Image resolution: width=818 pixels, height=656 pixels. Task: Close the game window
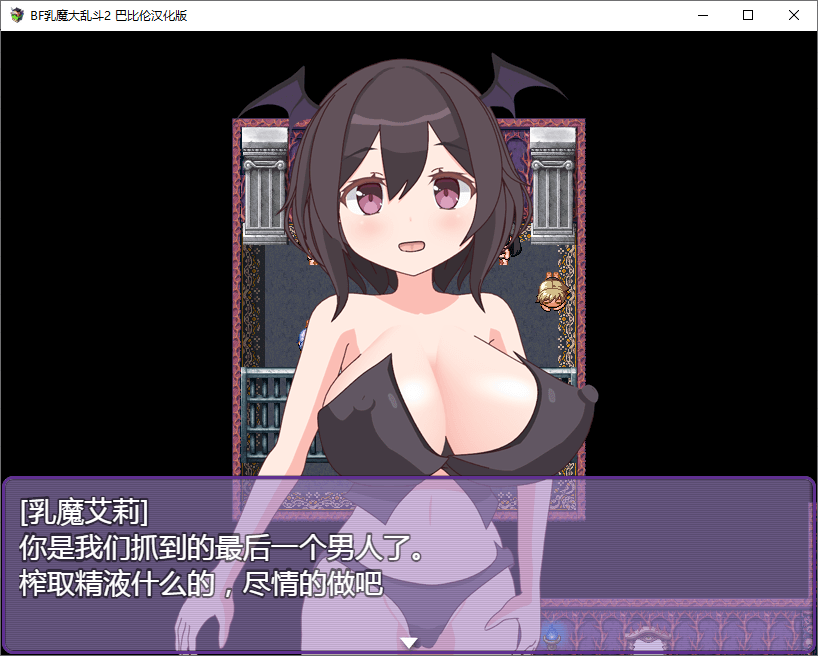pos(794,15)
